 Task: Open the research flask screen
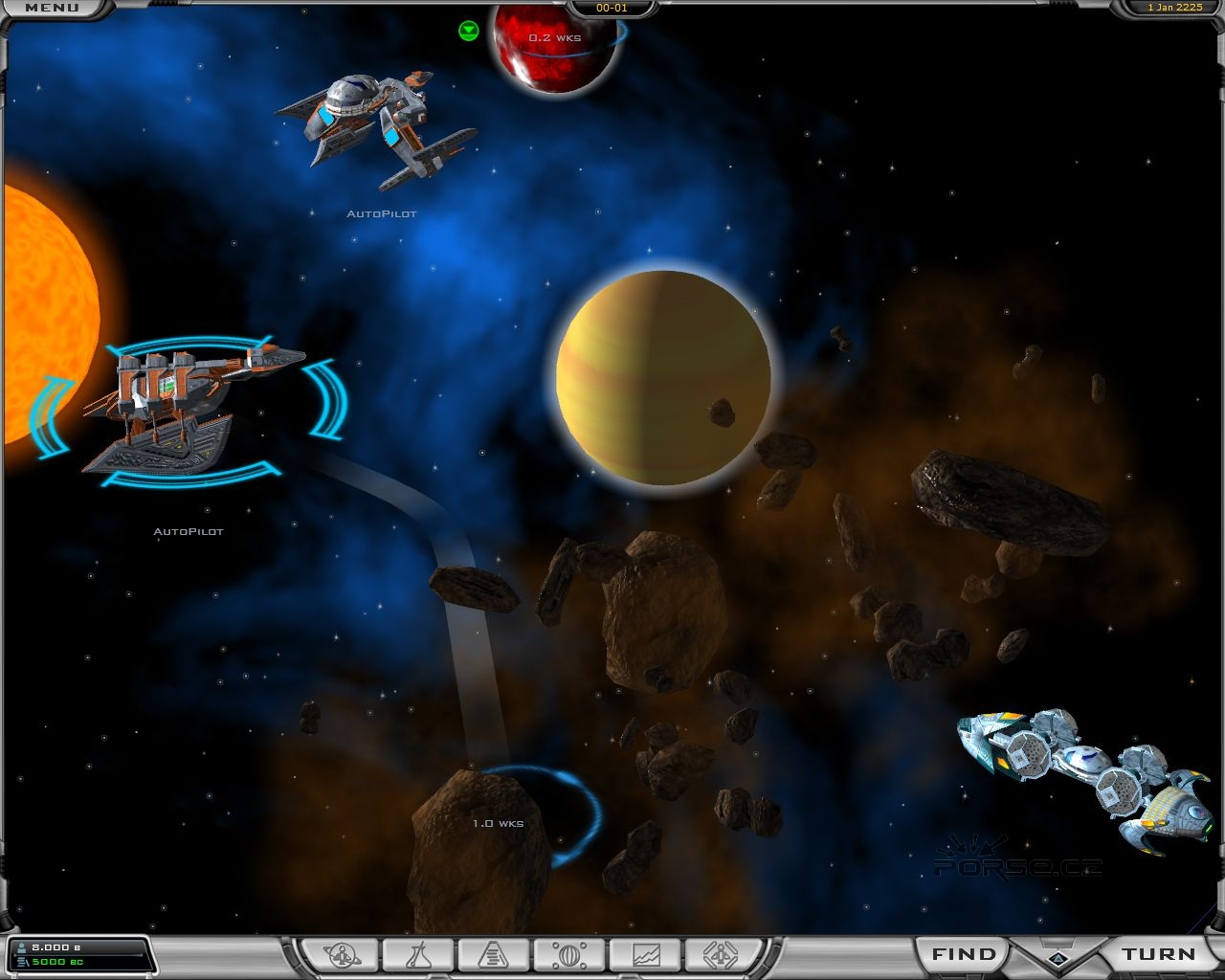[x=418, y=954]
